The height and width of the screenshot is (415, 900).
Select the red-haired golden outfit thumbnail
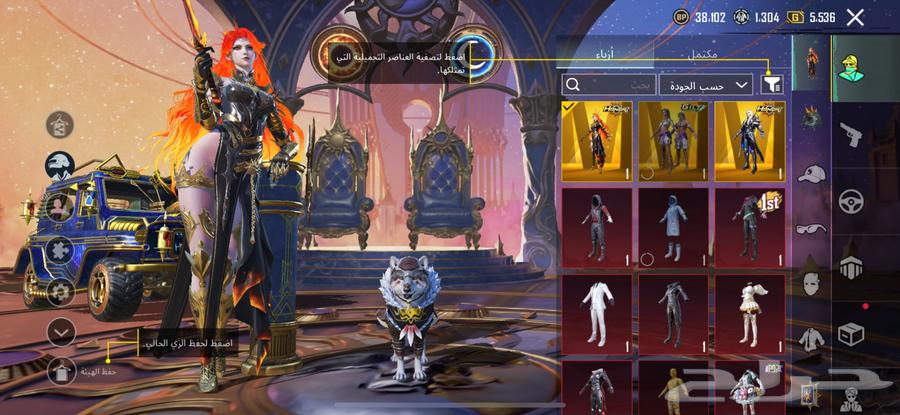(x=597, y=141)
